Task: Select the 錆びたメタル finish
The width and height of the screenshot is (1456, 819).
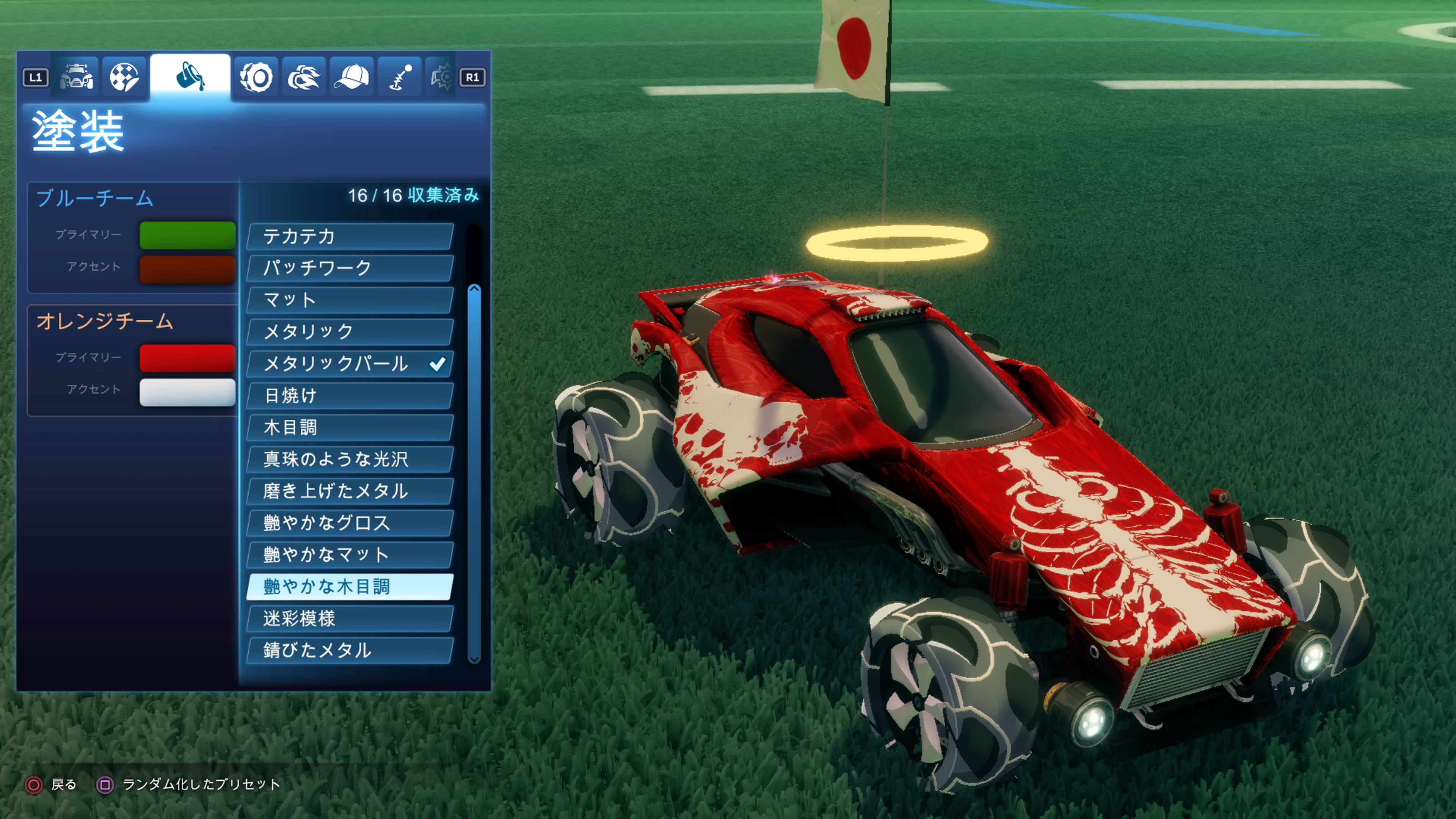Action: coord(350,650)
